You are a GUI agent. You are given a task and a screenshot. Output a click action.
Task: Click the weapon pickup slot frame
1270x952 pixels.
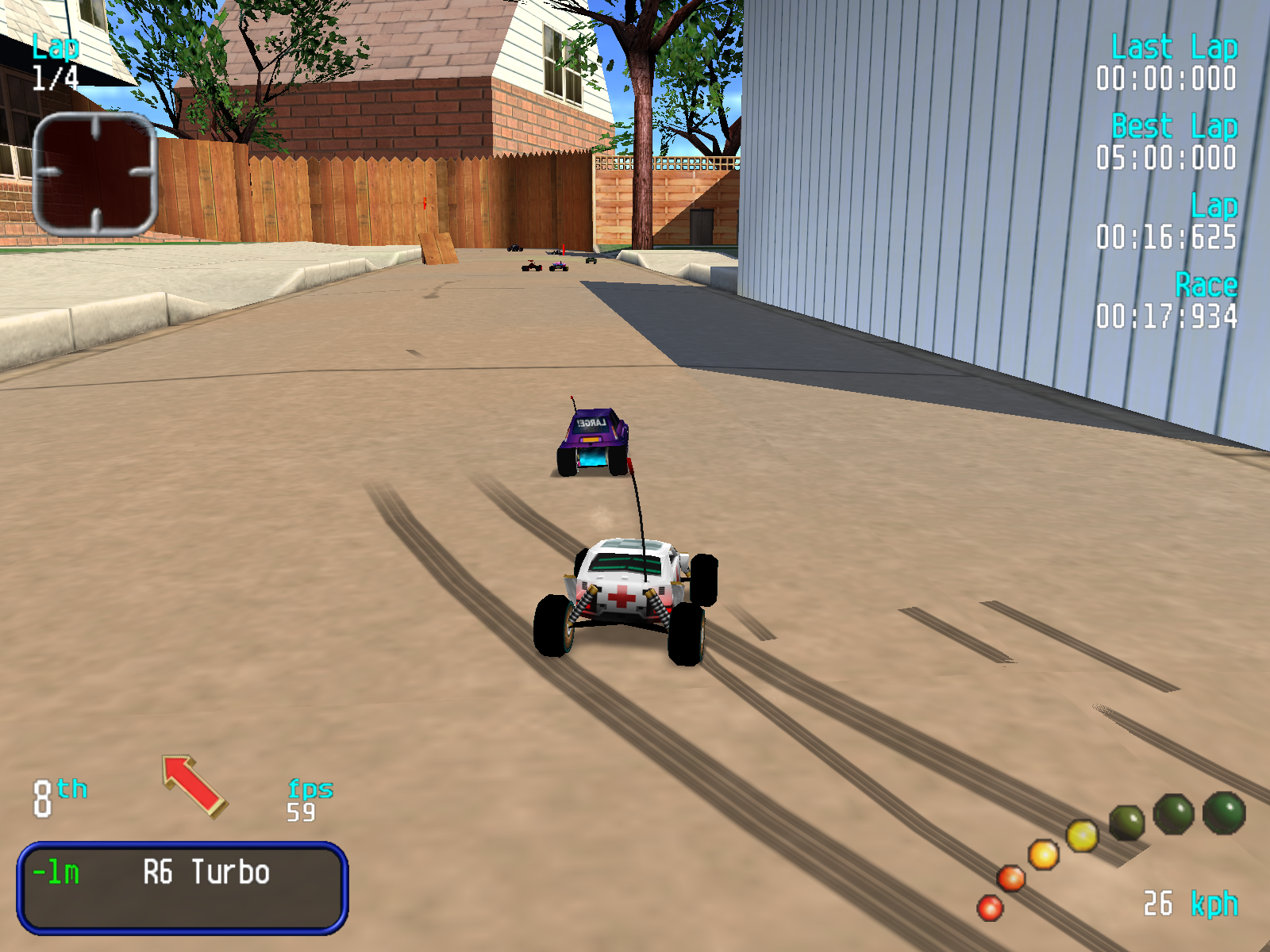click(x=95, y=174)
